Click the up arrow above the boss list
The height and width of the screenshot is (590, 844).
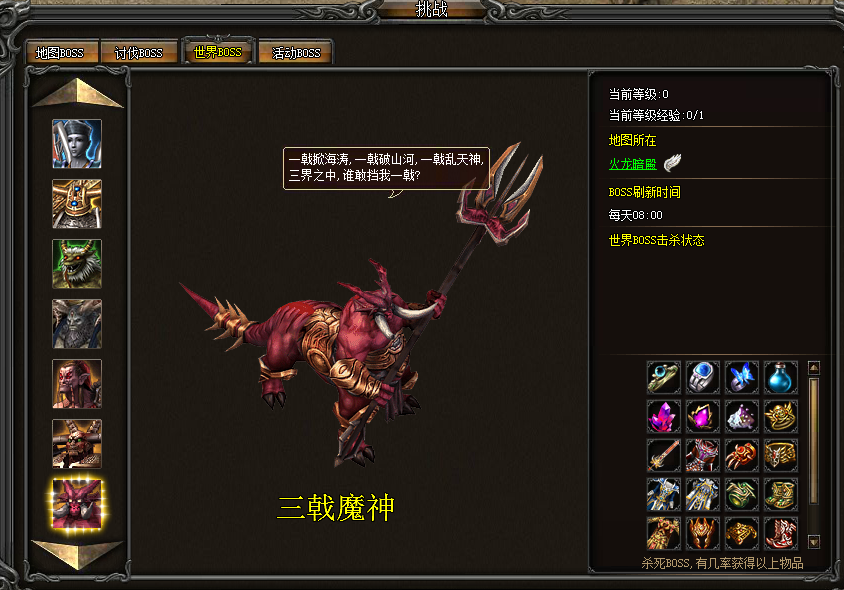click(x=77, y=93)
